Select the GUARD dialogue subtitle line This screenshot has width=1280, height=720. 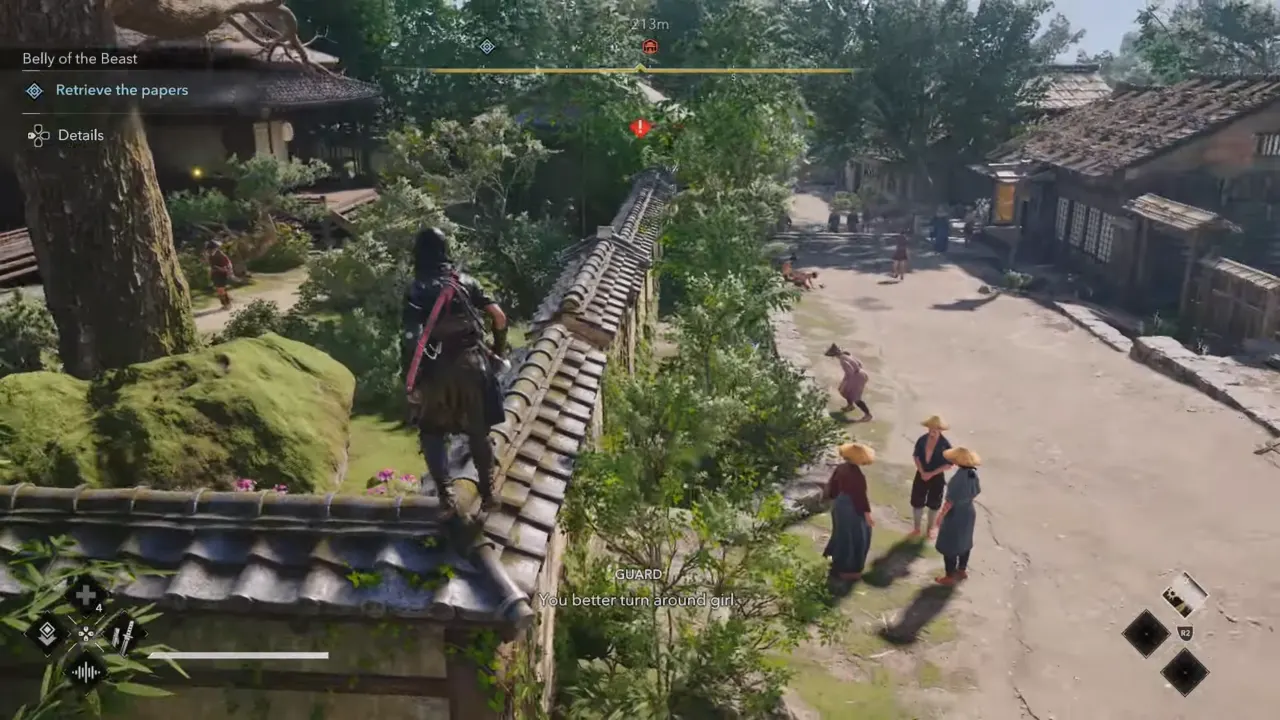(638, 574)
